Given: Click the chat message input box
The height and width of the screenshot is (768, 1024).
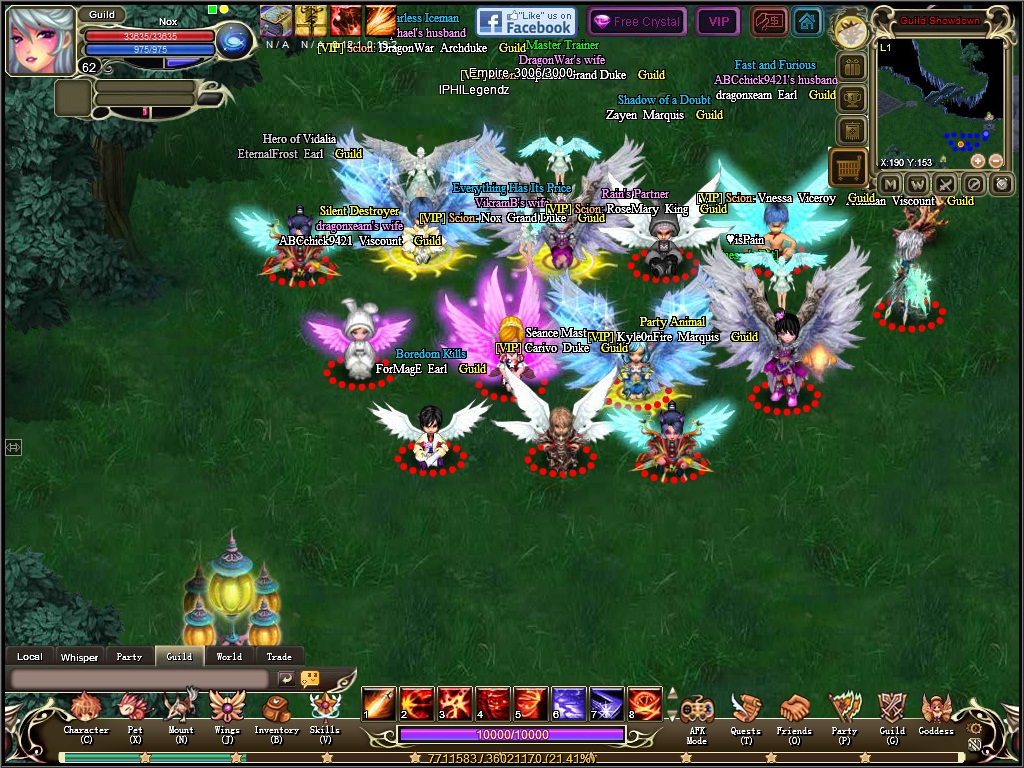Looking at the screenshot, I should 140,678.
